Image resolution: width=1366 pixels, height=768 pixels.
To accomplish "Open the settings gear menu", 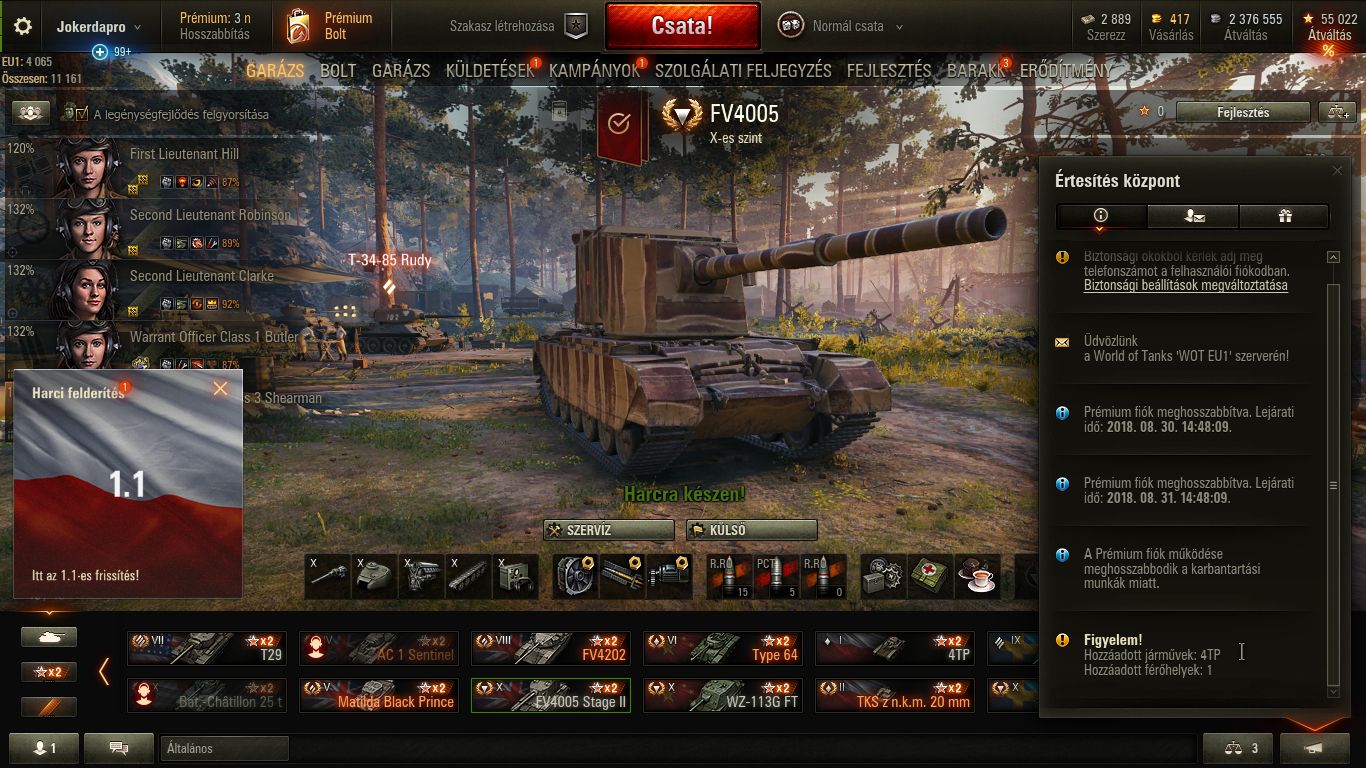I will tap(22, 26).
